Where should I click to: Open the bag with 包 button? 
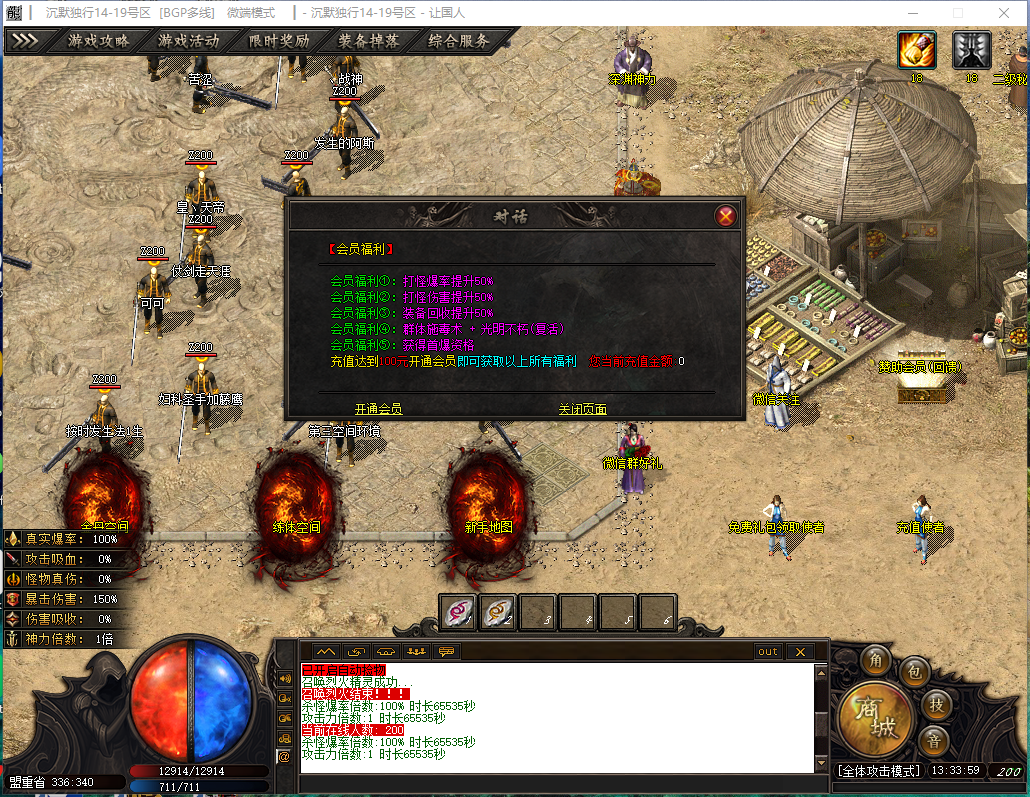pos(914,672)
